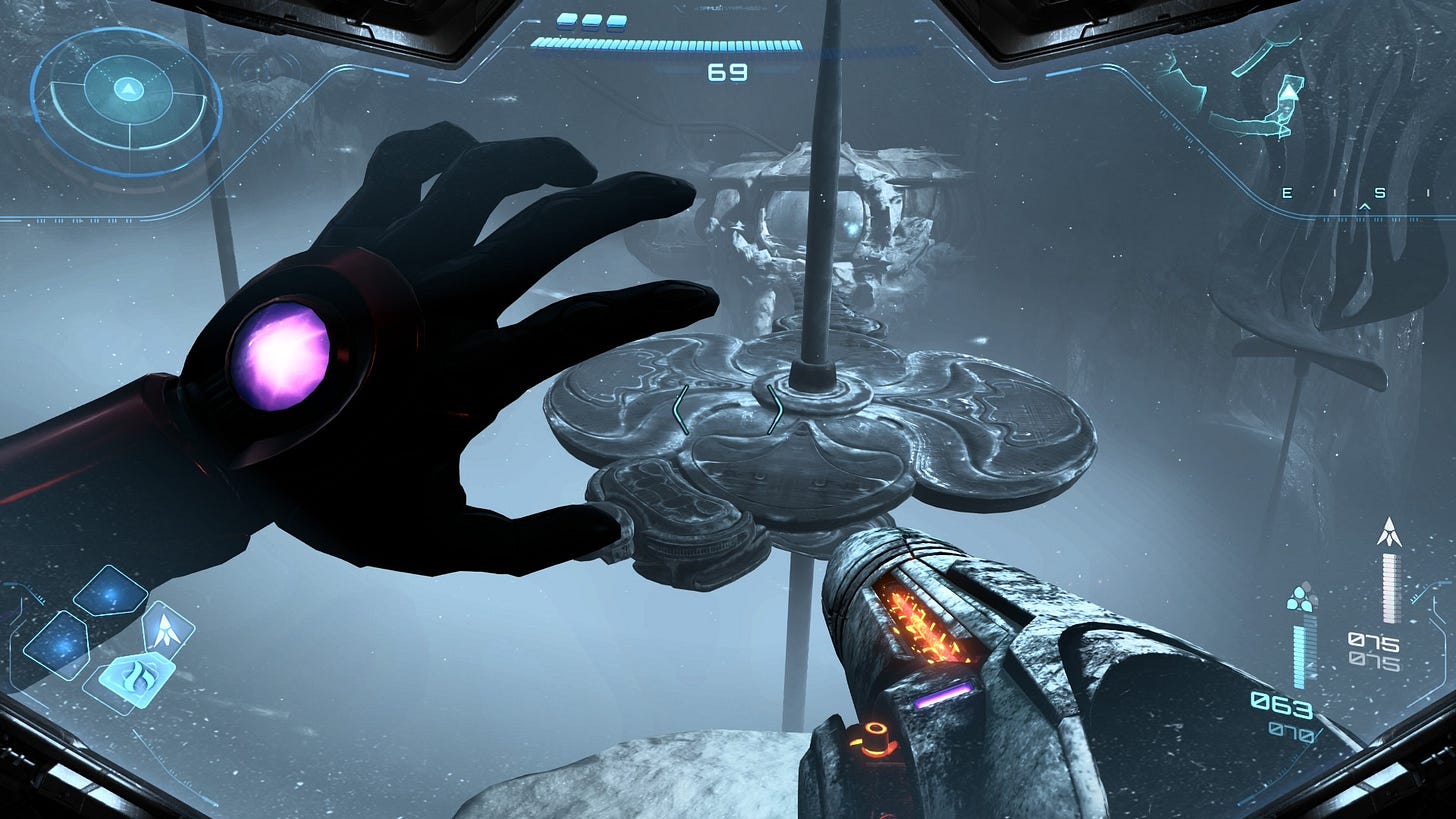Switch to the missile count 075 display
This screenshot has height=819, width=1456.
1373,640
